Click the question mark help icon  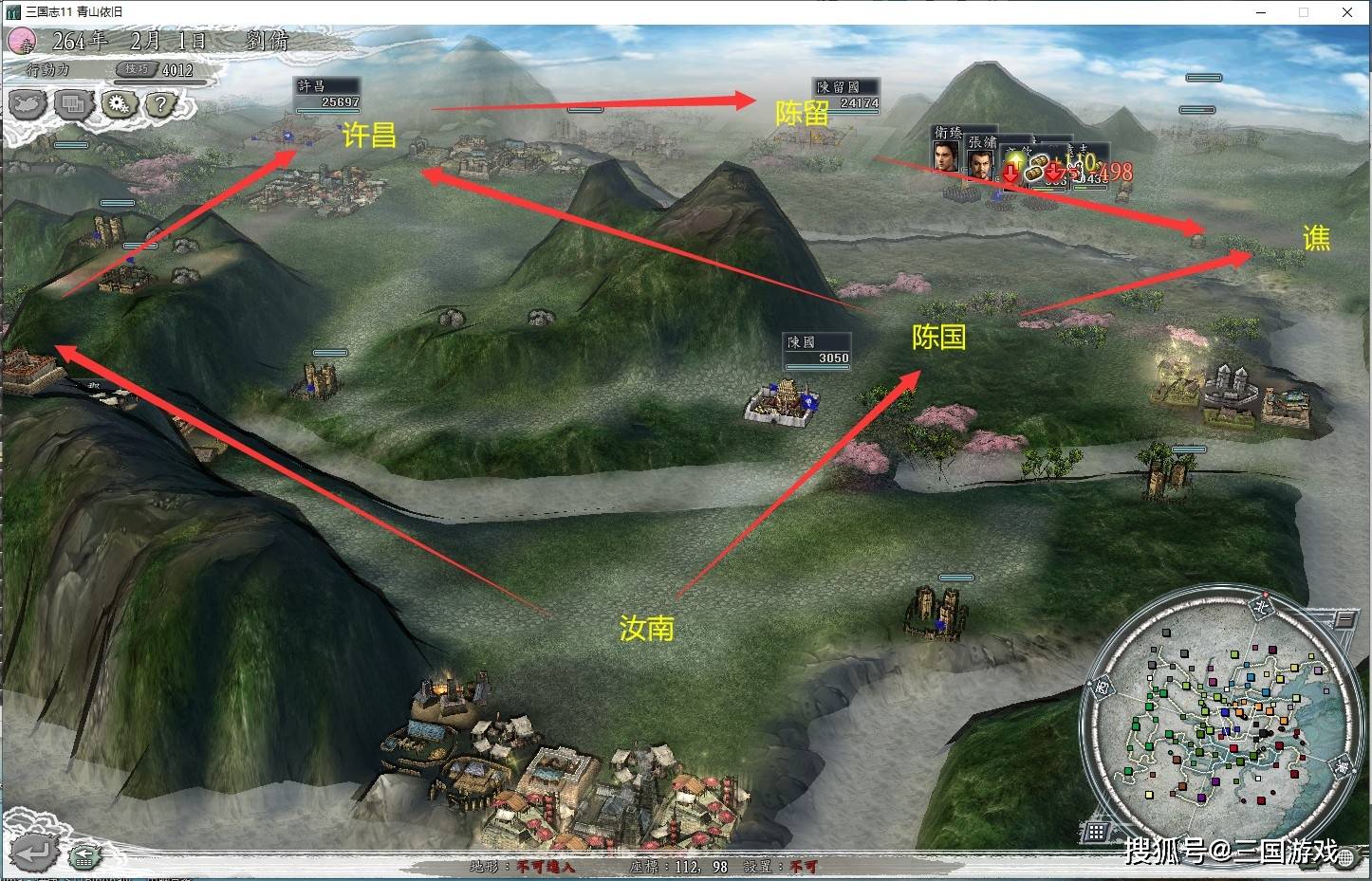click(161, 104)
